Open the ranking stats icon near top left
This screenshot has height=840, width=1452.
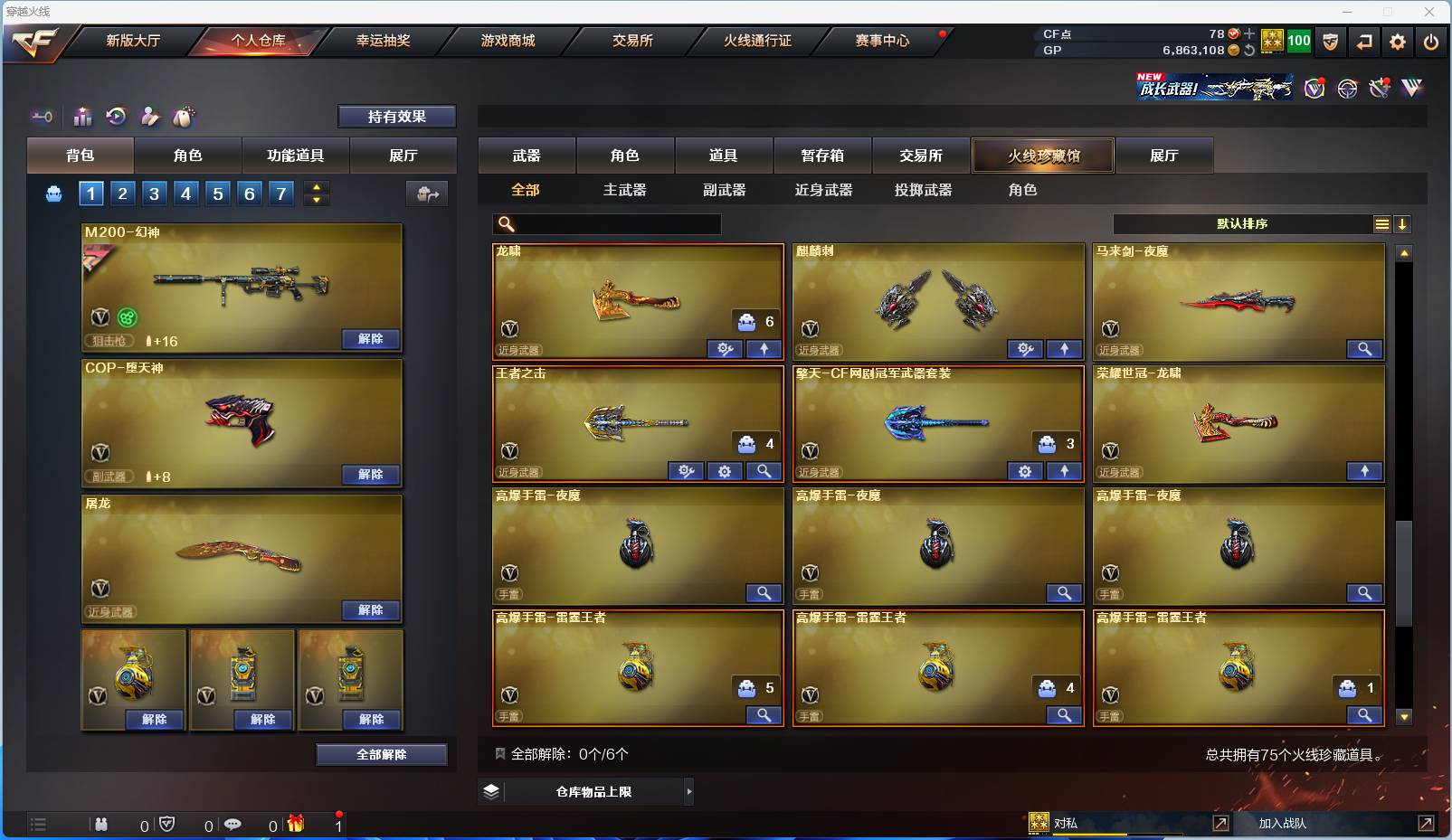tap(82, 116)
